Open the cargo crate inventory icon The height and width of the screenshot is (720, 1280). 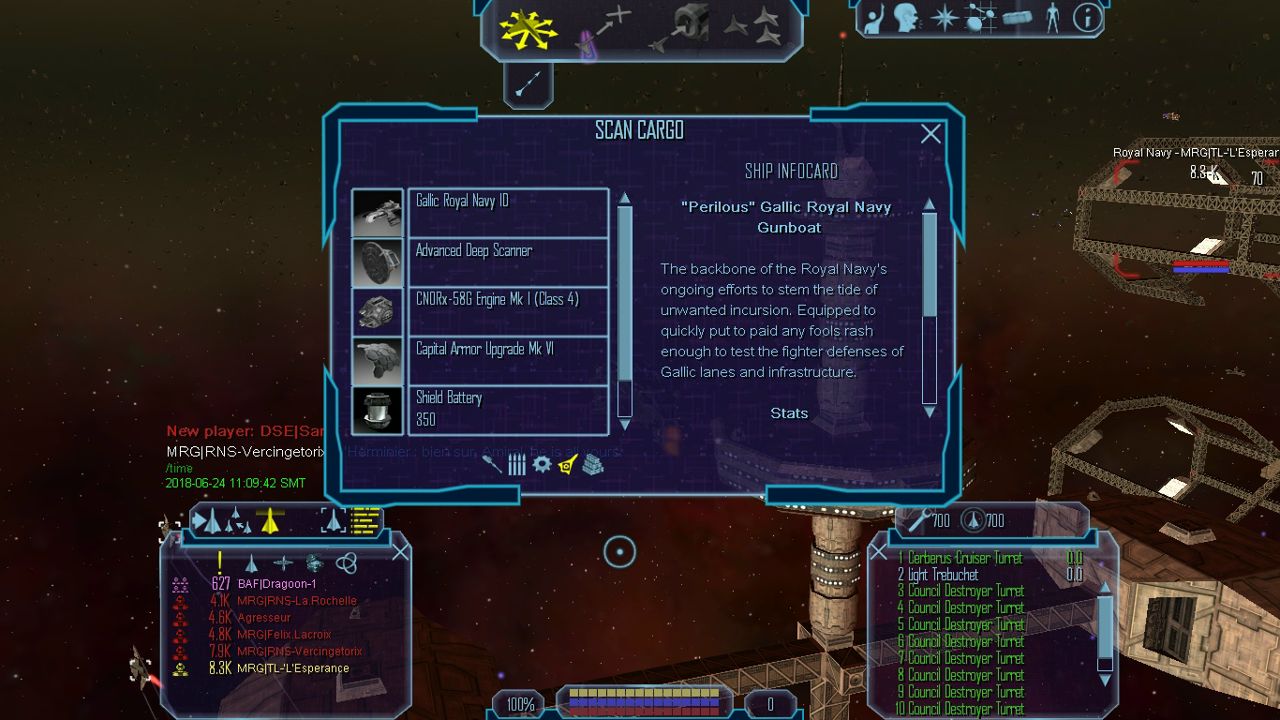point(1016,19)
